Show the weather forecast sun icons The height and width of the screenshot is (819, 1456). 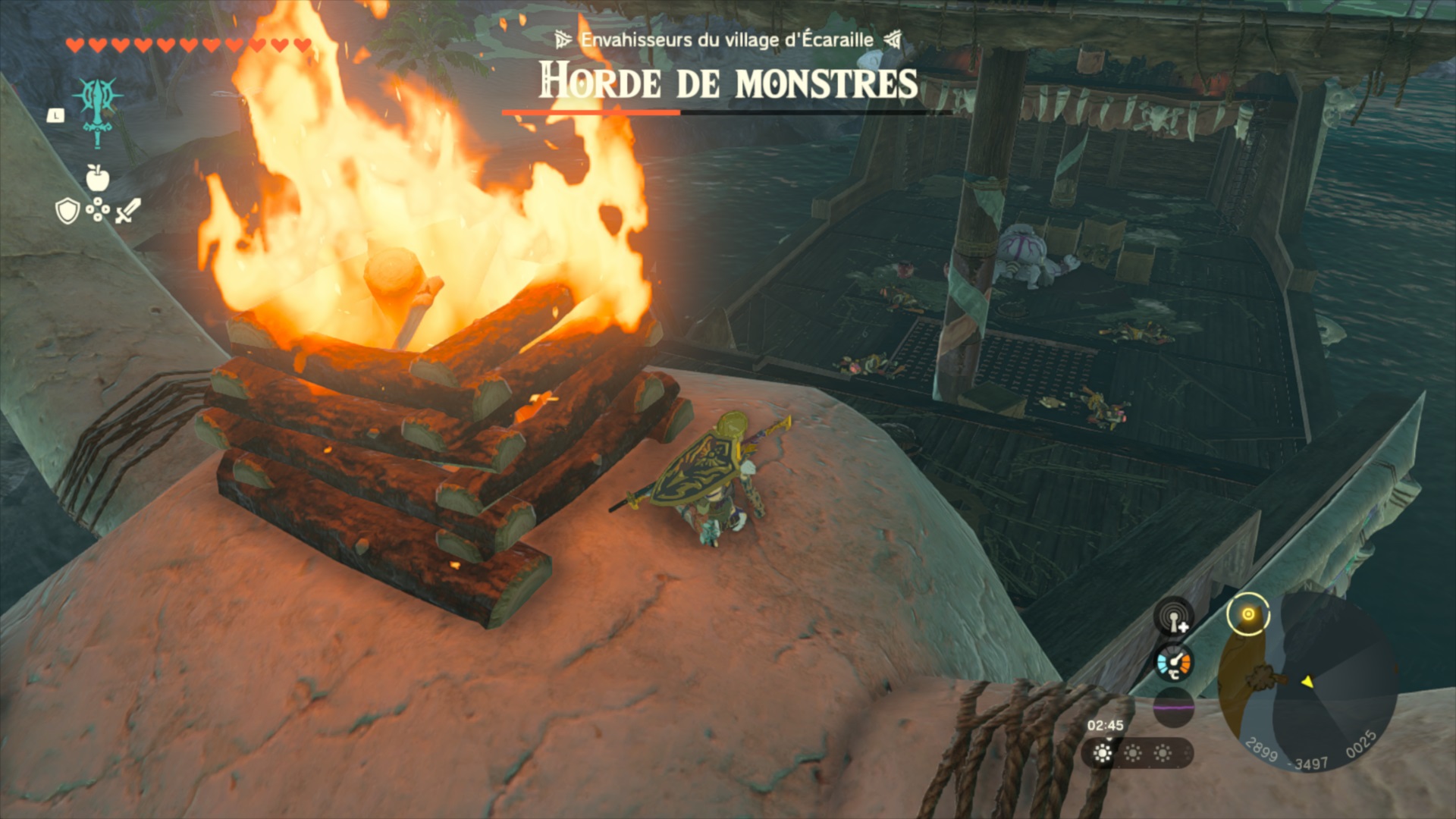pos(1132,753)
